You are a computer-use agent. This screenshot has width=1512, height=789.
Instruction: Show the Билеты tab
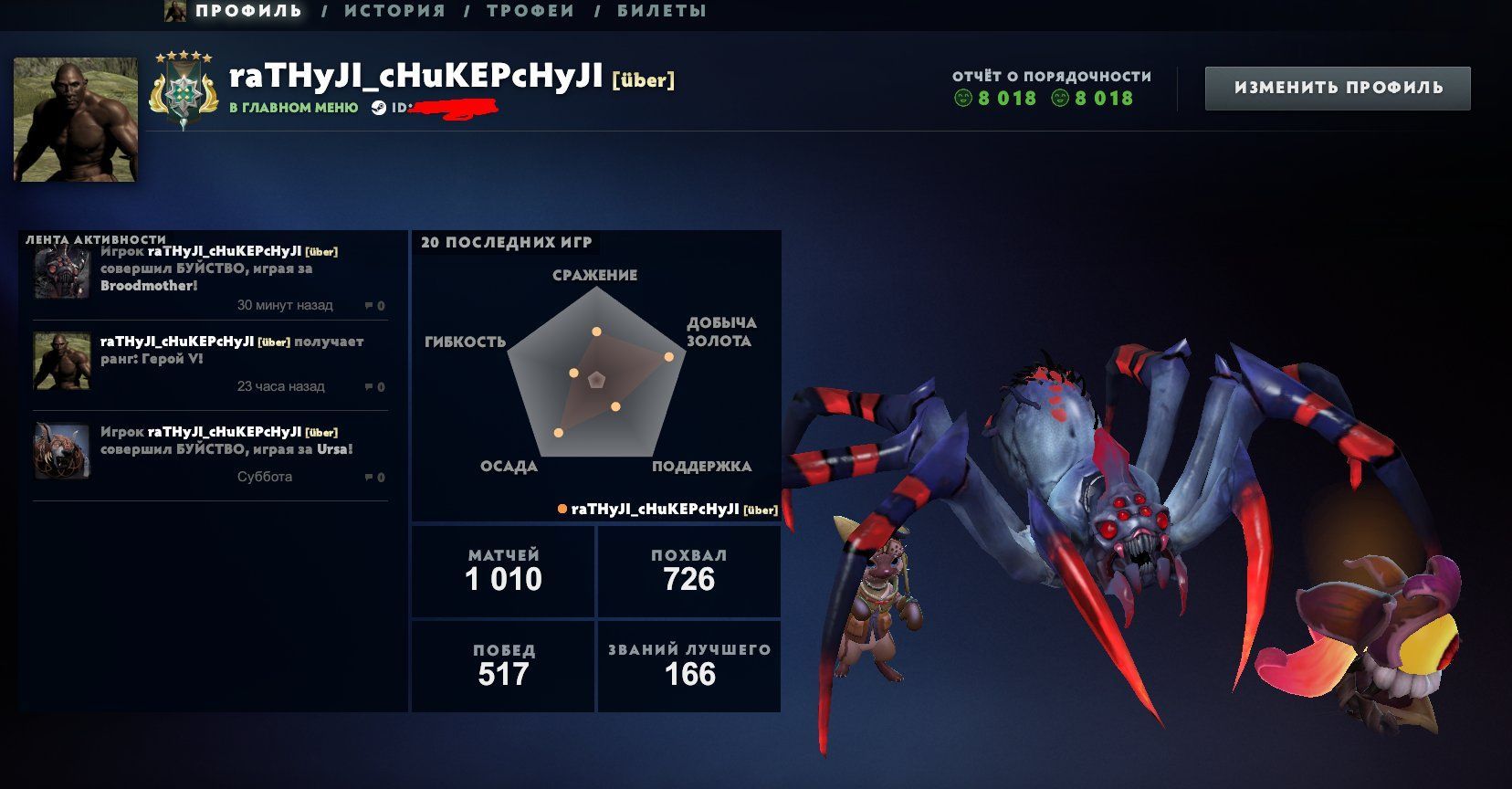662,11
